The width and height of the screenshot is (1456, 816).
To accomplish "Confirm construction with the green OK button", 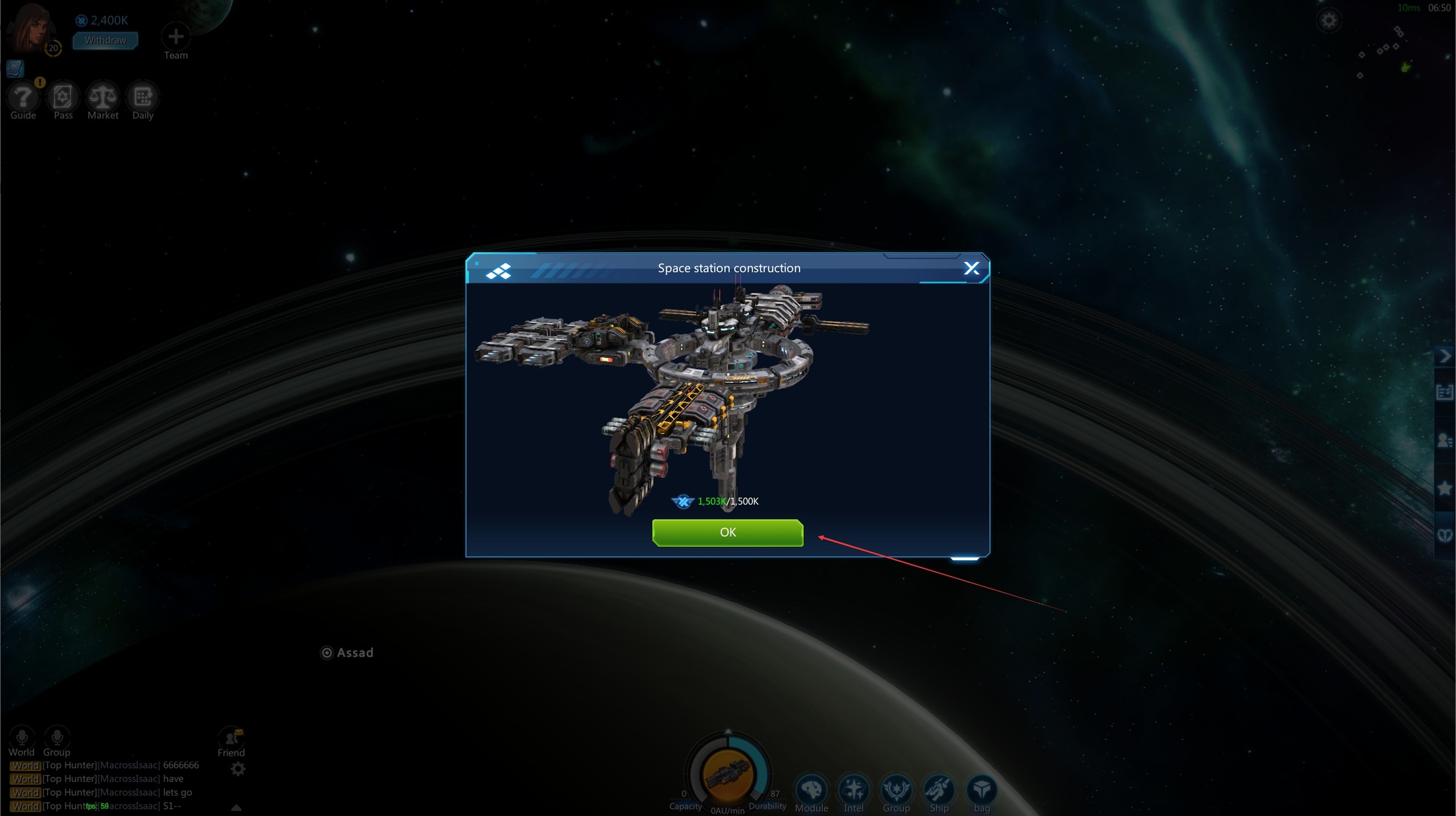I will pyautogui.click(x=727, y=532).
